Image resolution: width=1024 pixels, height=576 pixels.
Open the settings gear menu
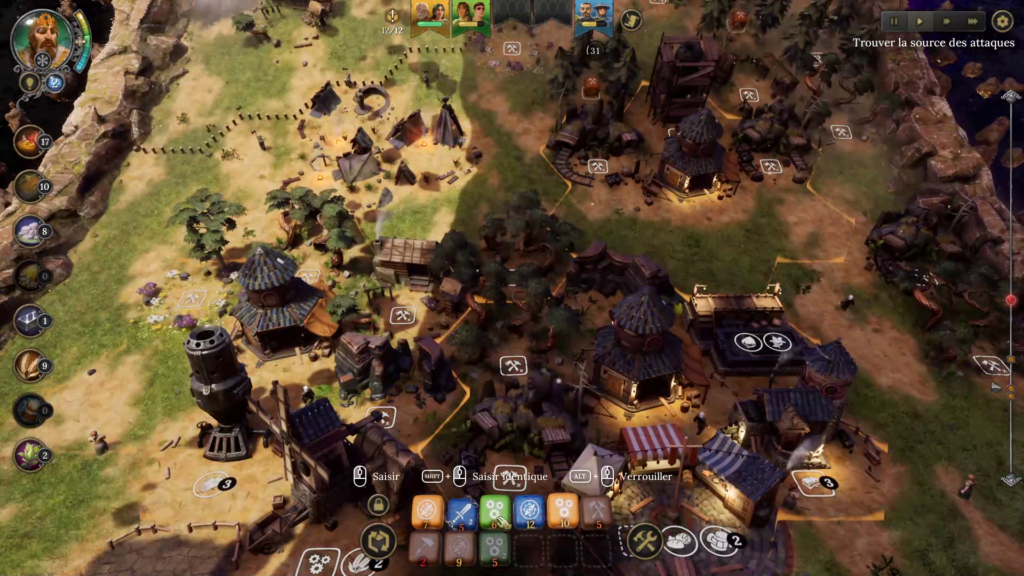coord(1002,21)
